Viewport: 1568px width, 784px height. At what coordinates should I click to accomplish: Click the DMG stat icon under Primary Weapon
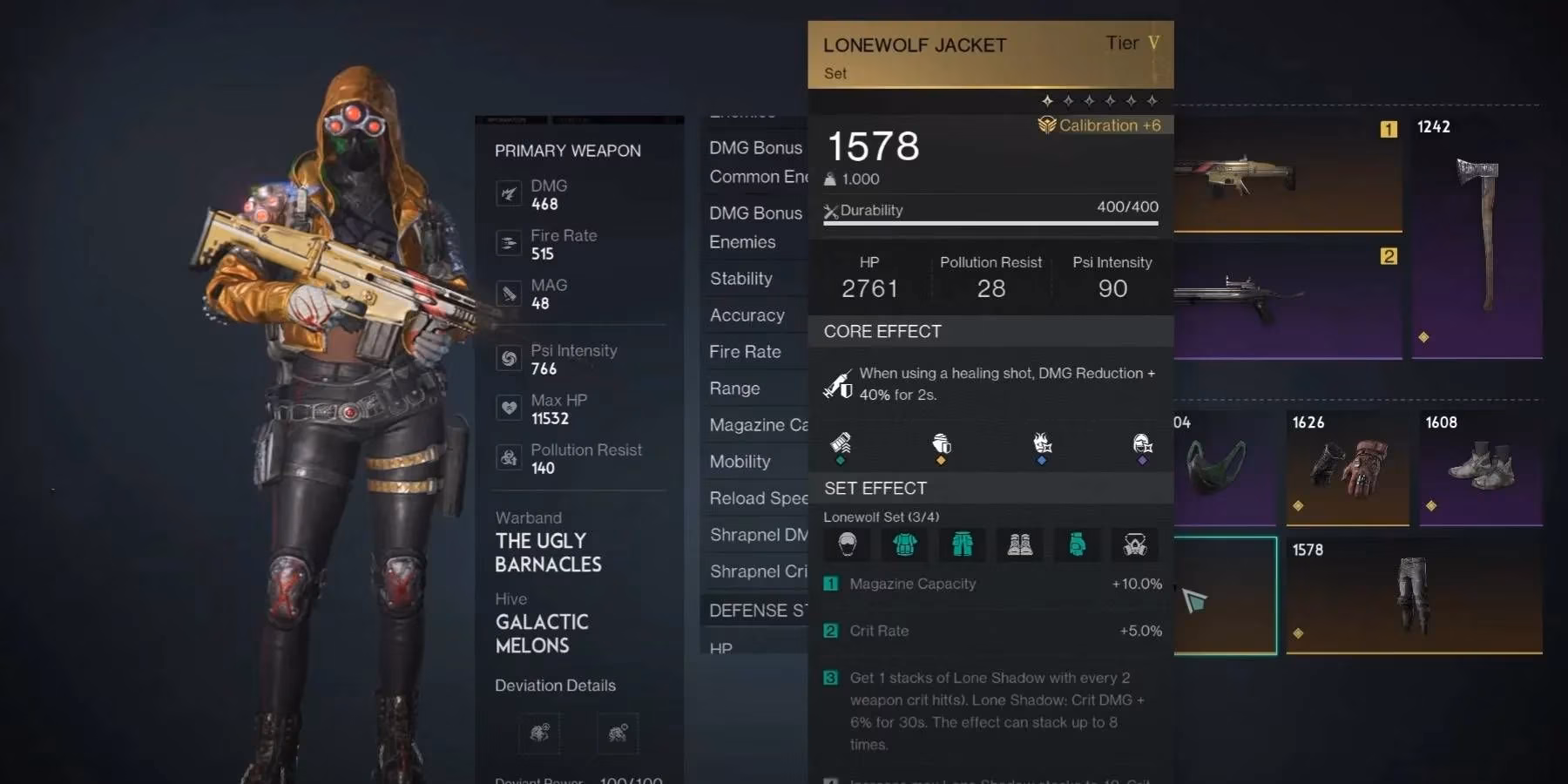tap(509, 193)
